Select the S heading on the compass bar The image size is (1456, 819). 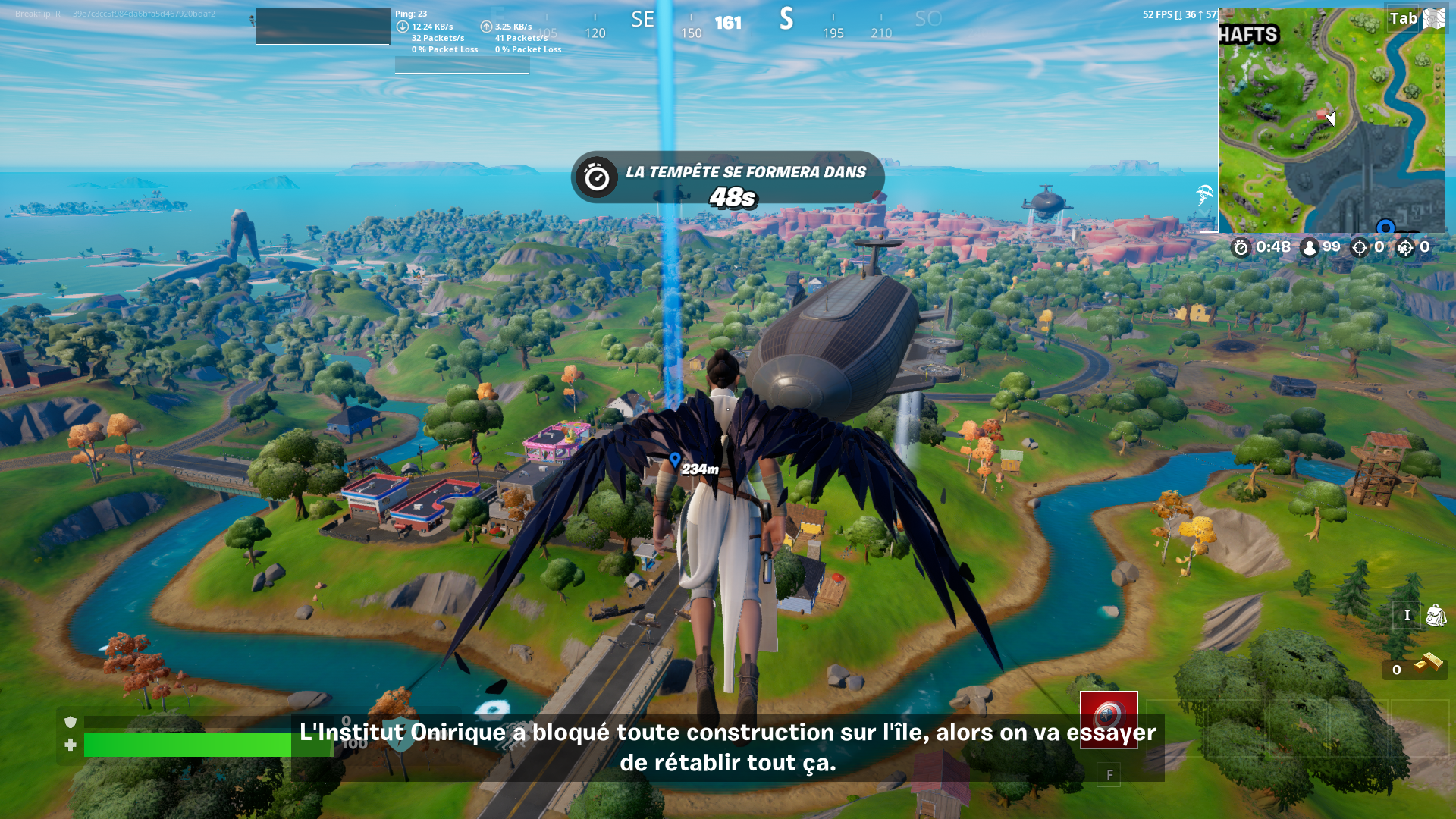786,20
